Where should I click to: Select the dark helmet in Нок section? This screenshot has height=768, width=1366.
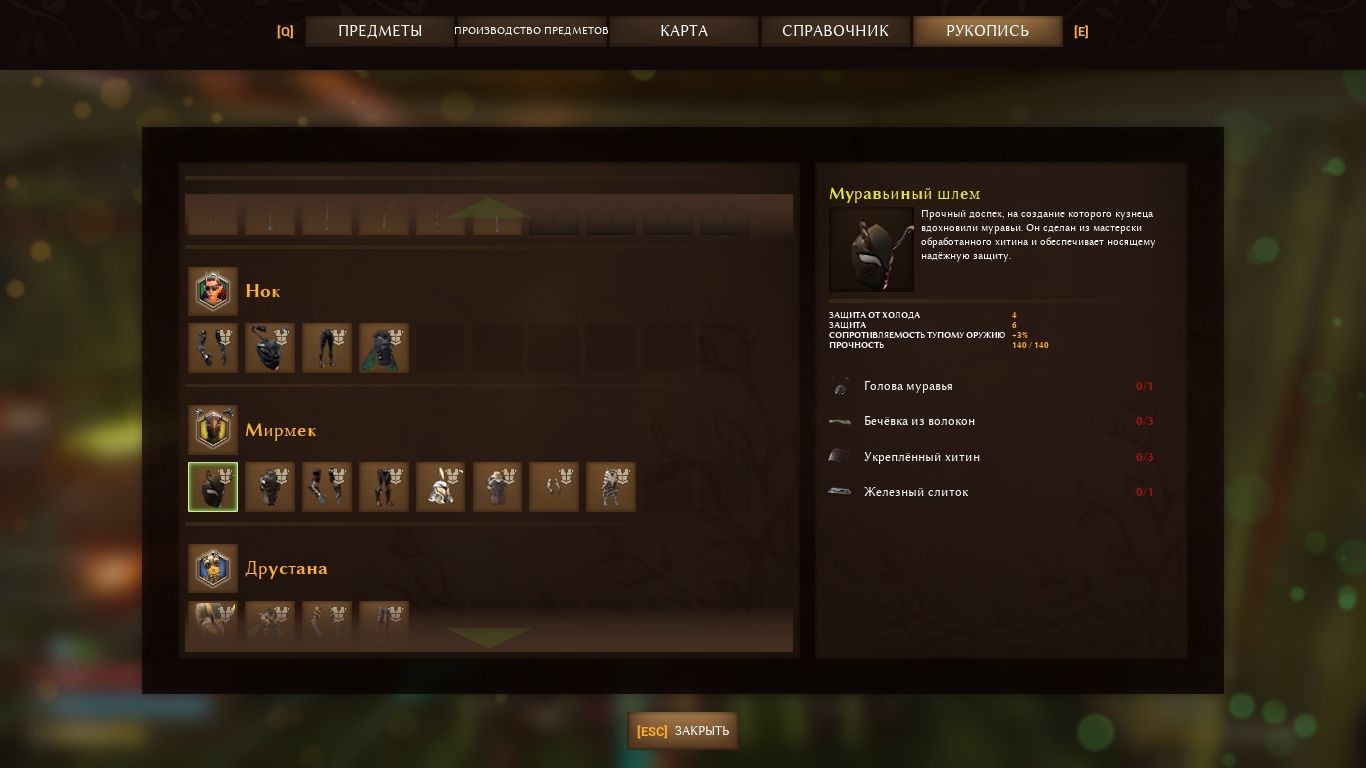(x=270, y=348)
